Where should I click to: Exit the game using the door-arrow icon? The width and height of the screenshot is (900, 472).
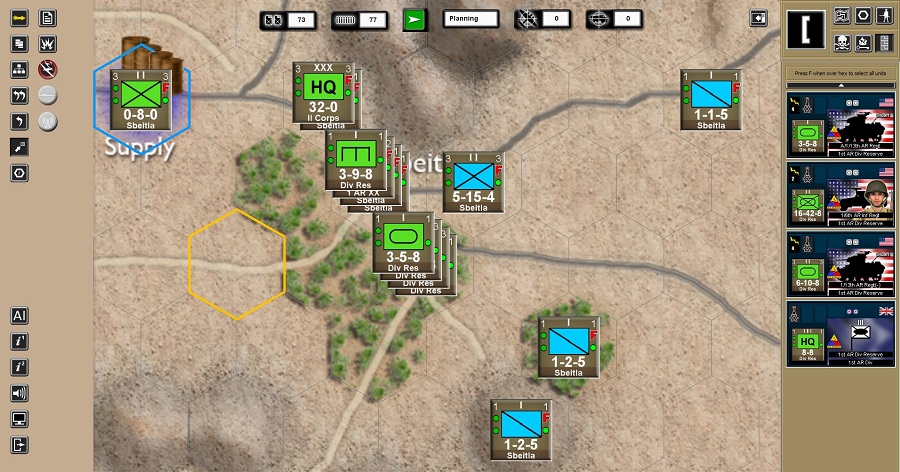[19, 445]
